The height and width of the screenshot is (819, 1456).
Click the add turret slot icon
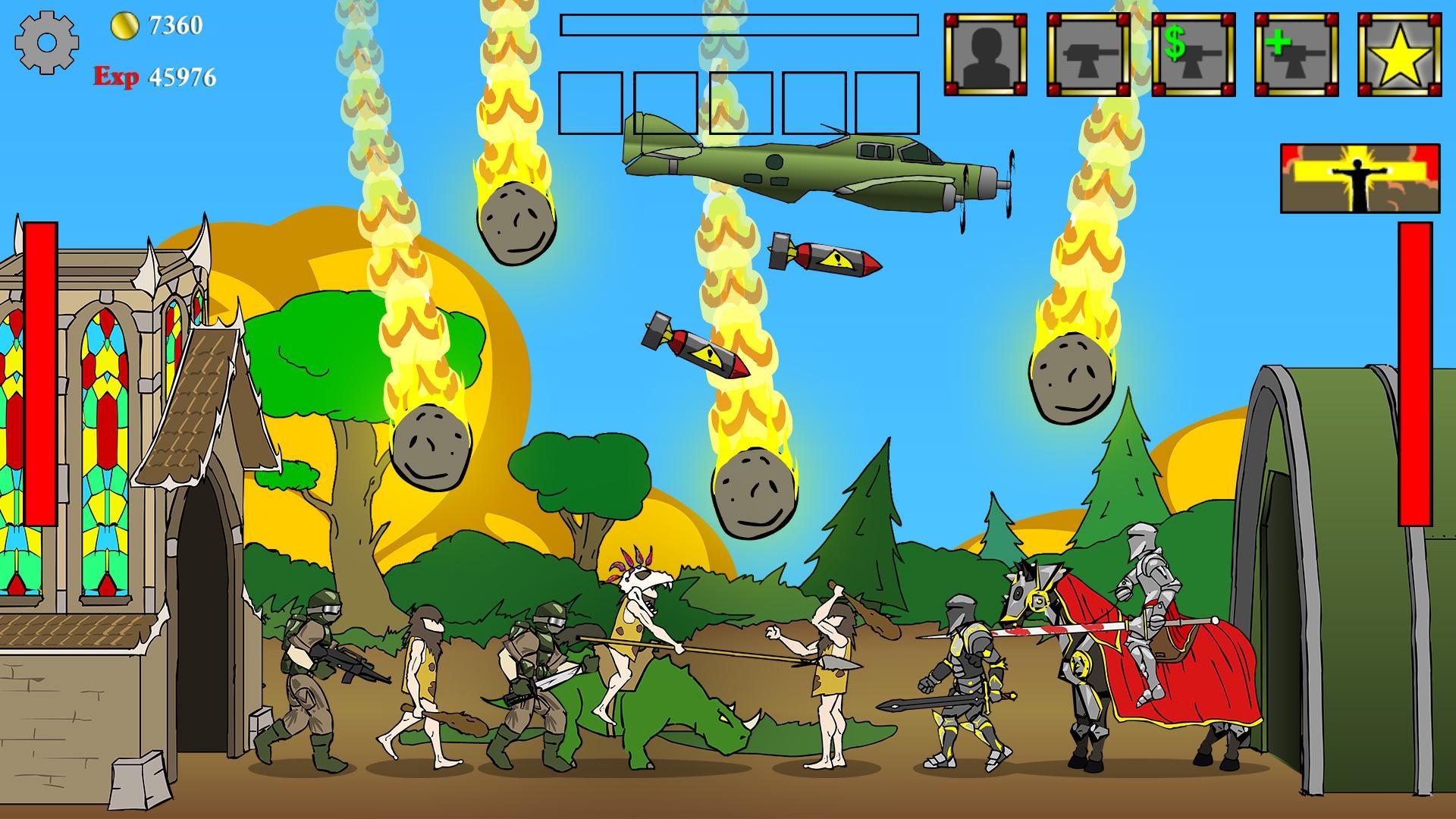pyautogui.click(x=1294, y=53)
